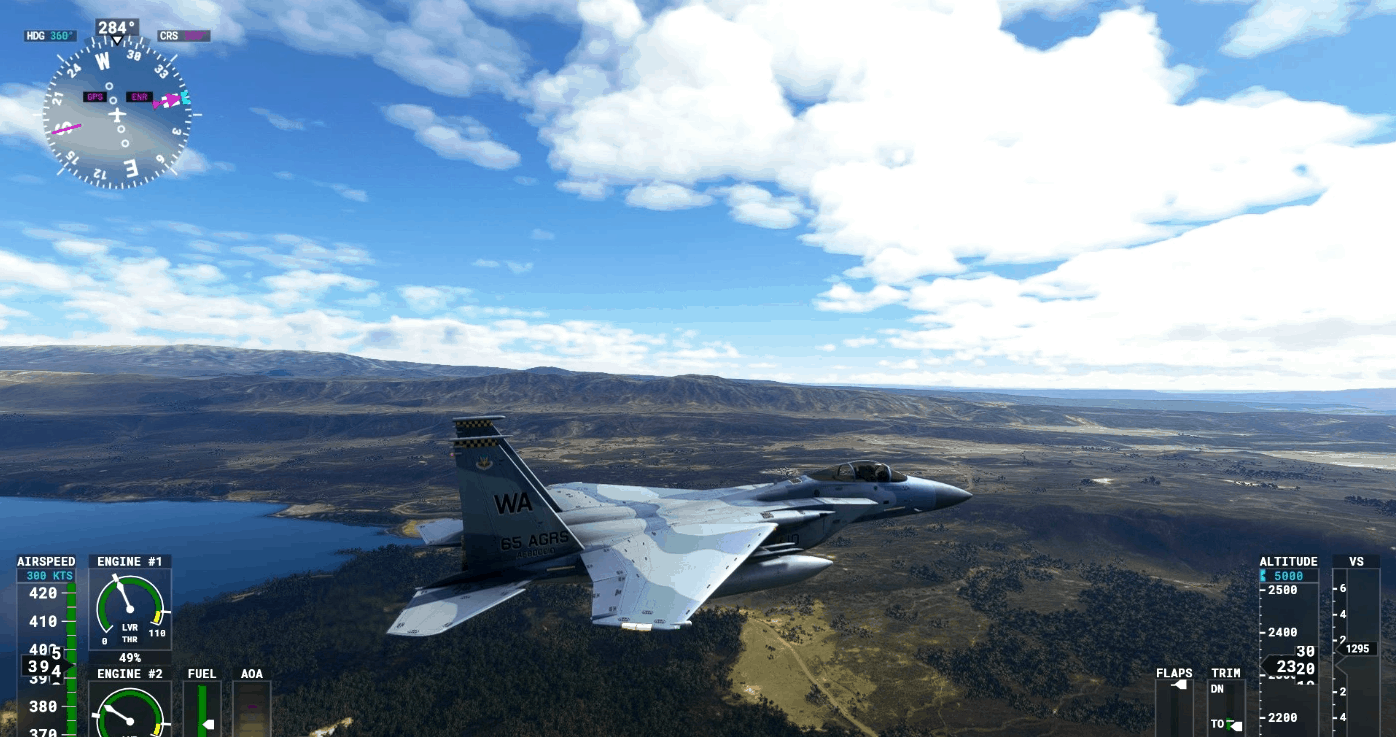Select the ALTITUDE panel header

coord(1287,561)
